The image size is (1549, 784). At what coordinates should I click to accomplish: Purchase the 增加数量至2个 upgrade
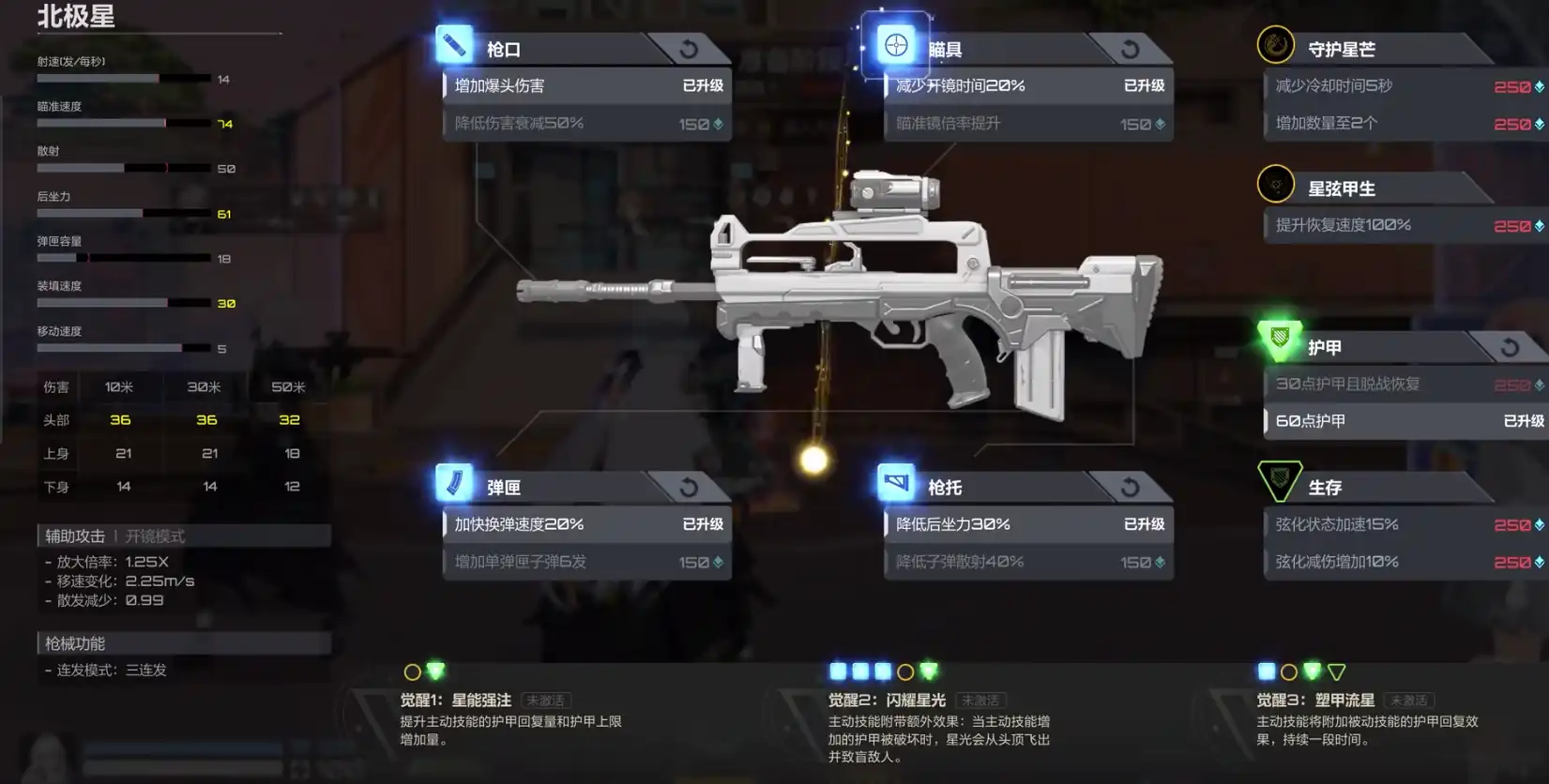(1405, 124)
